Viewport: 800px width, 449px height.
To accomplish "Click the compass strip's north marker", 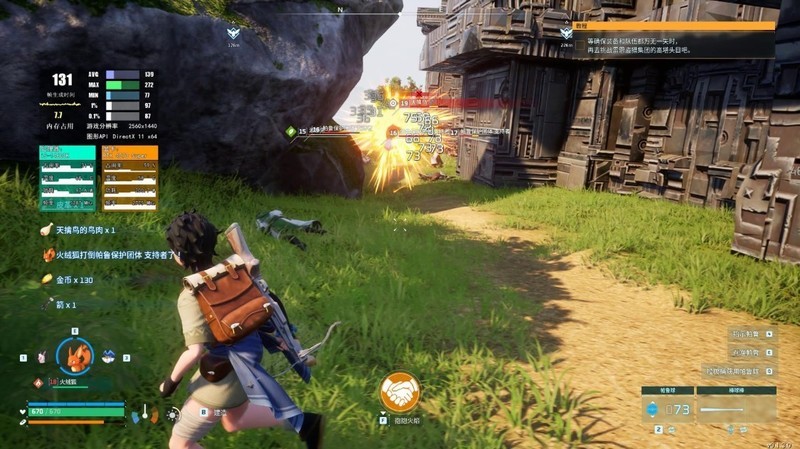I will click(x=341, y=8).
